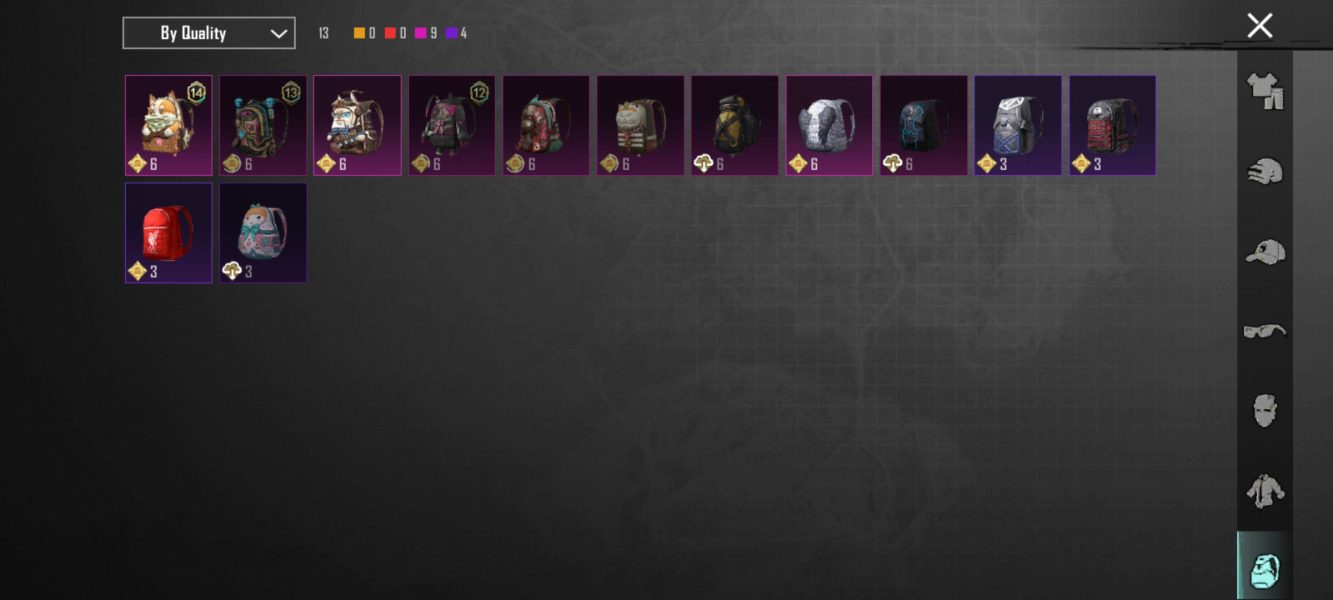Select the white cat face backpack
1333x600 pixels.
coord(640,125)
